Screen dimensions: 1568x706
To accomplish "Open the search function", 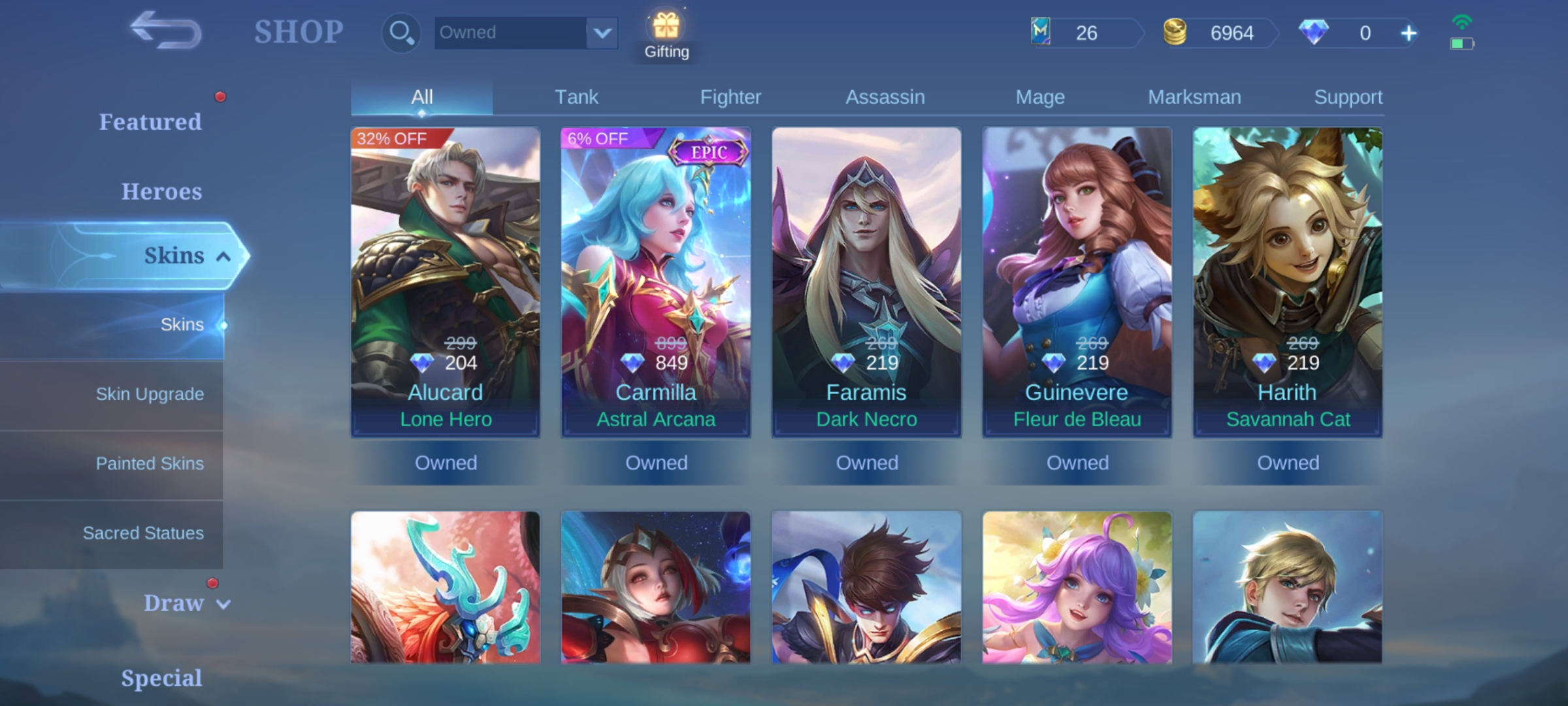I will (x=400, y=32).
